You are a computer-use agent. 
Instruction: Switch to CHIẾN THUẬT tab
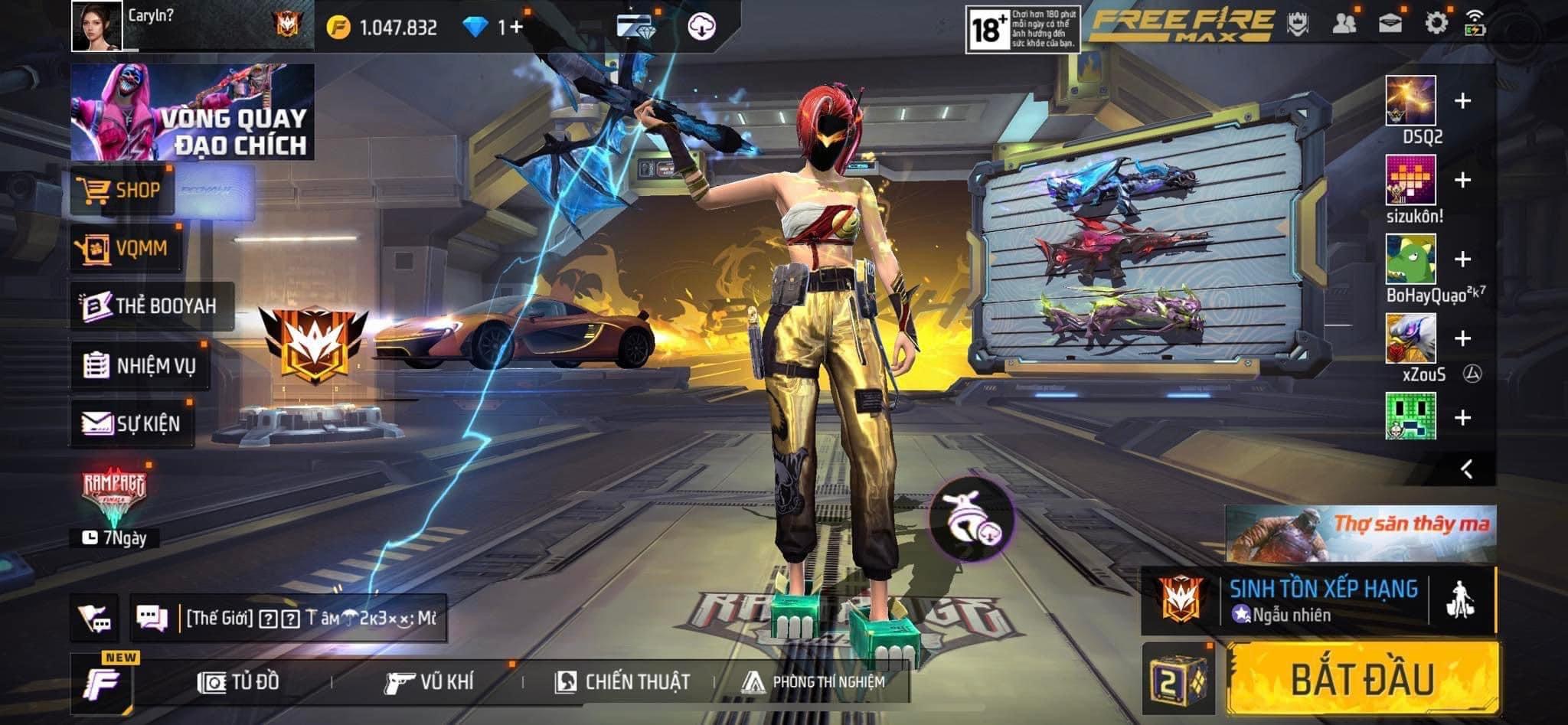pyautogui.click(x=622, y=681)
